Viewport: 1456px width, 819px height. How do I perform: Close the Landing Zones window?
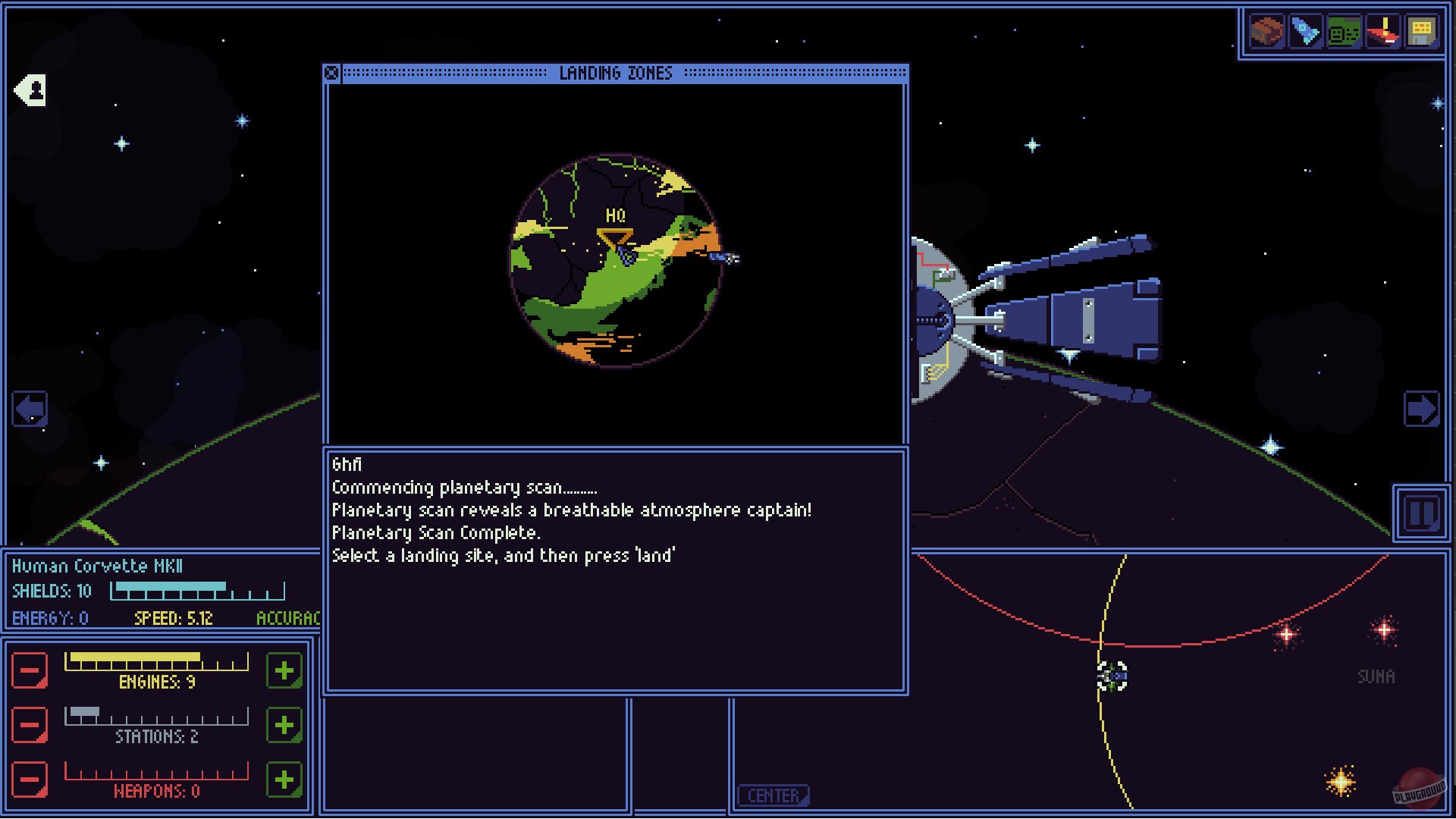tap(331, 73)
